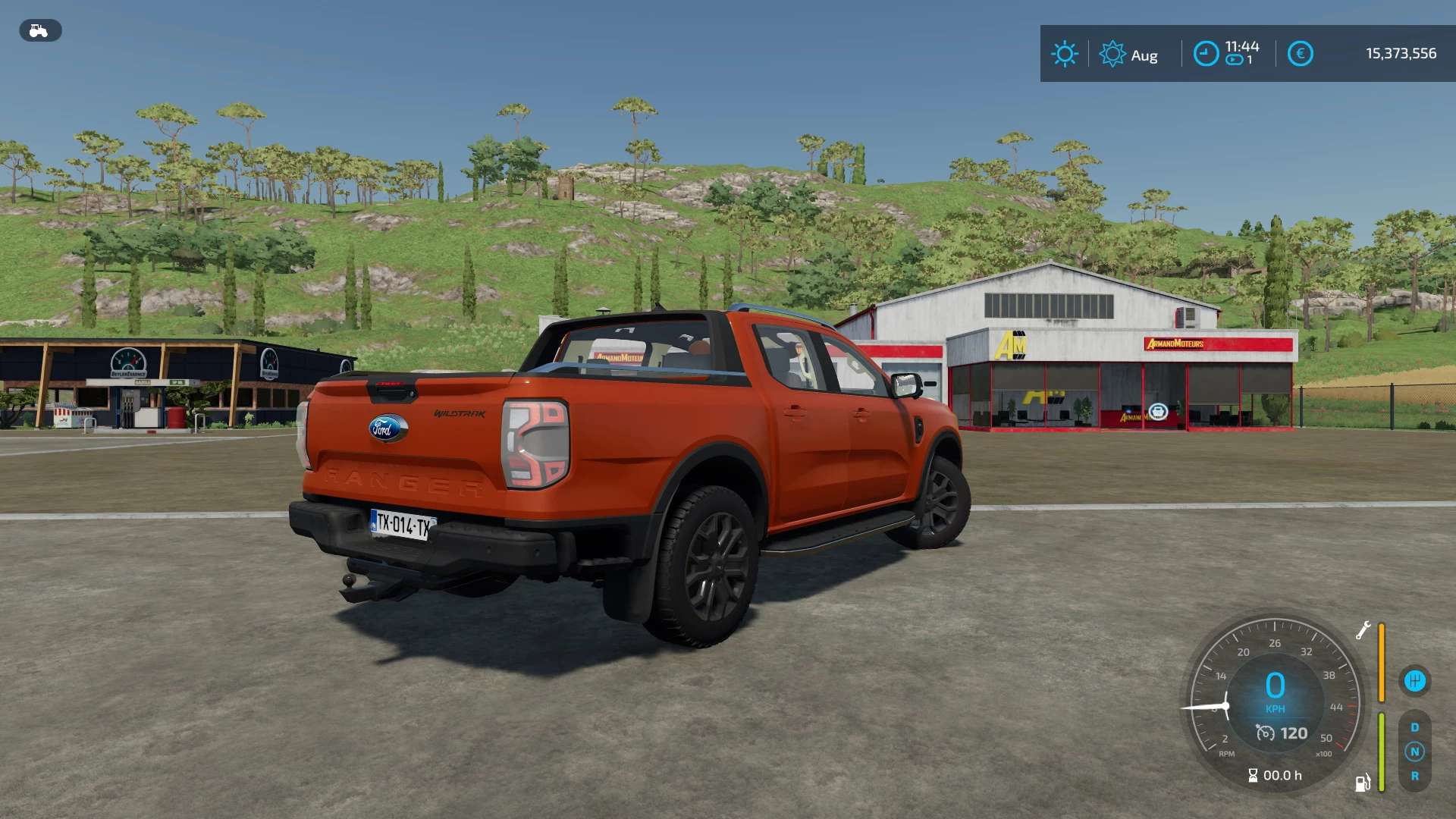Viewport: 1456px width, 819px height.
Task: Click the wrench damage icon
Action: tap(1363, 630)
